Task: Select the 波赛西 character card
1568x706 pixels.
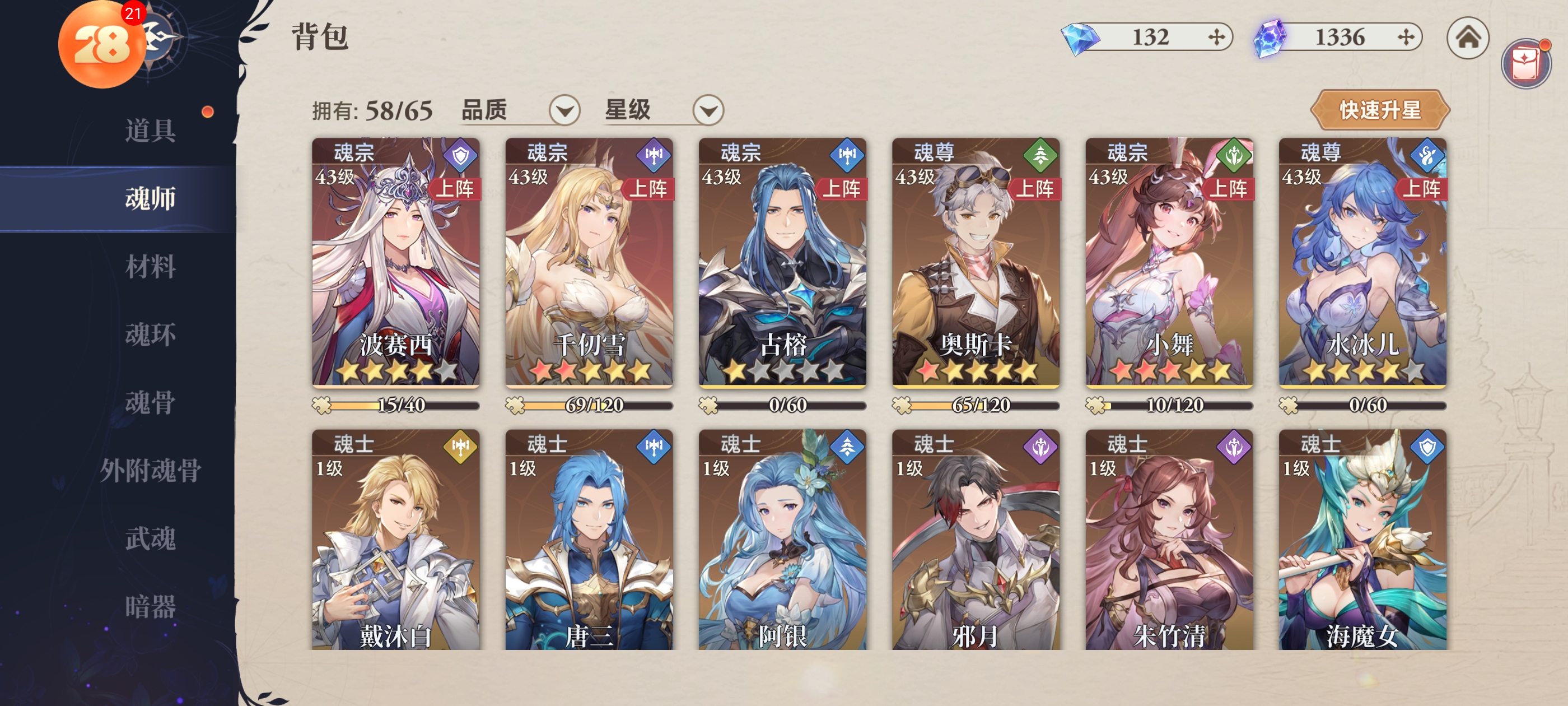Action: pos(396,262)
